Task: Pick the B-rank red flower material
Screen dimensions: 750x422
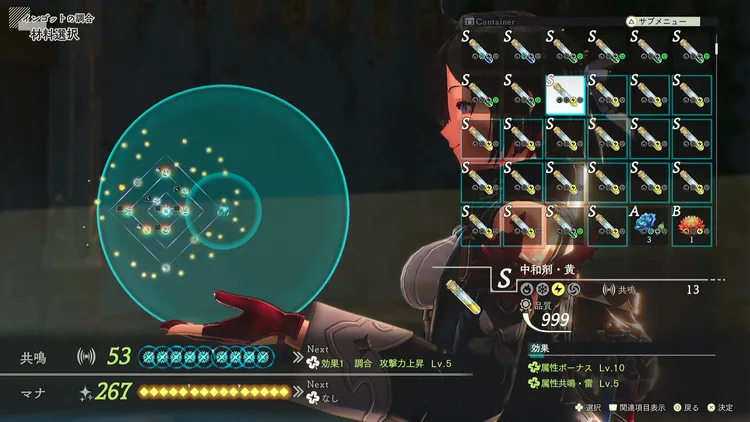Action: (x=691, y=223)
